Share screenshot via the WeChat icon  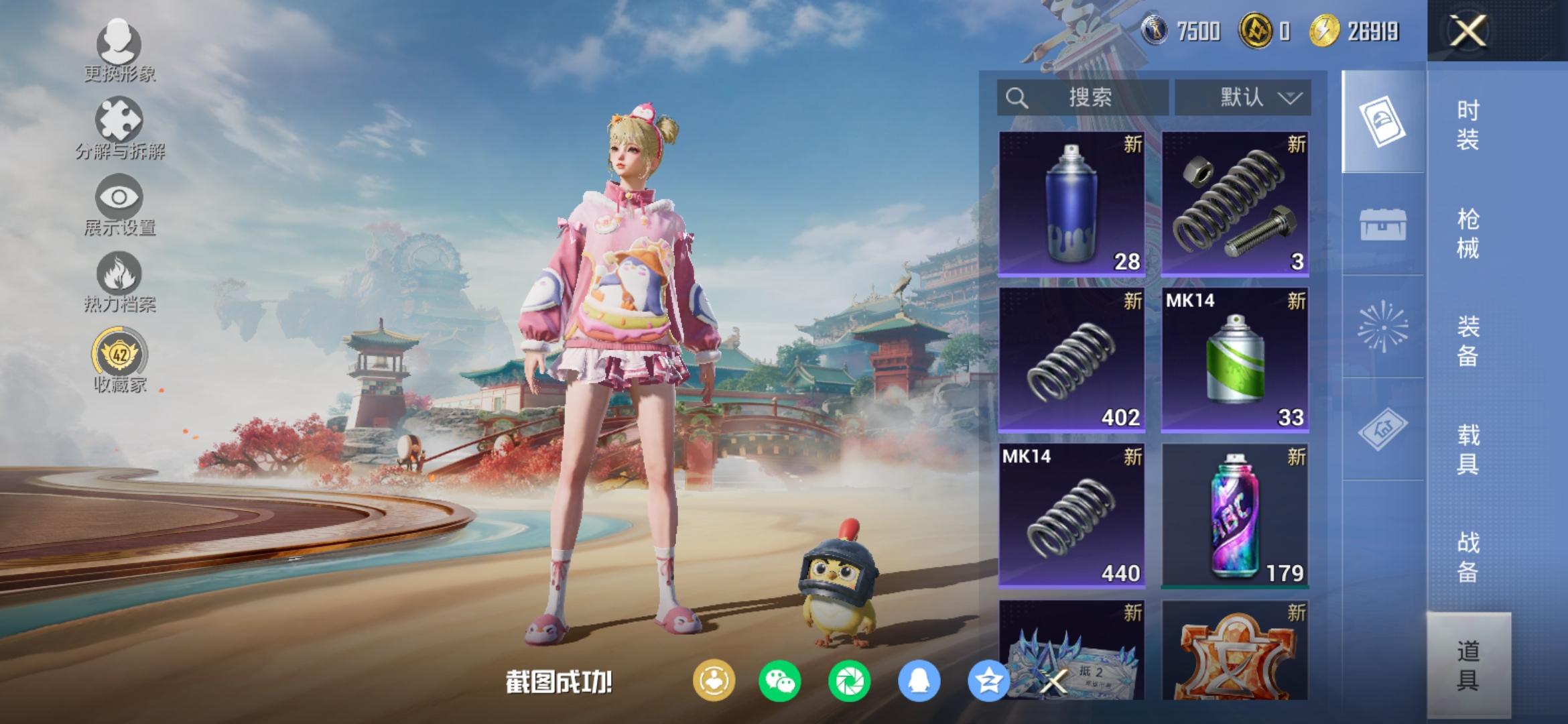(779, 681)
